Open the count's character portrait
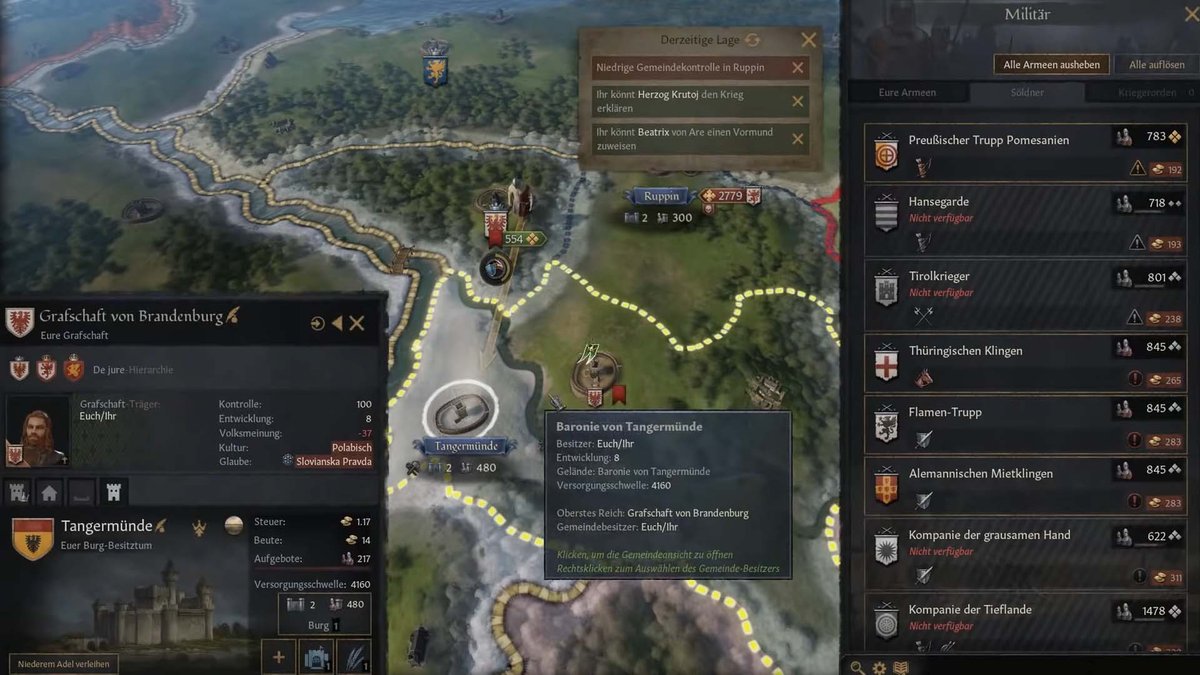 point(38,432)
